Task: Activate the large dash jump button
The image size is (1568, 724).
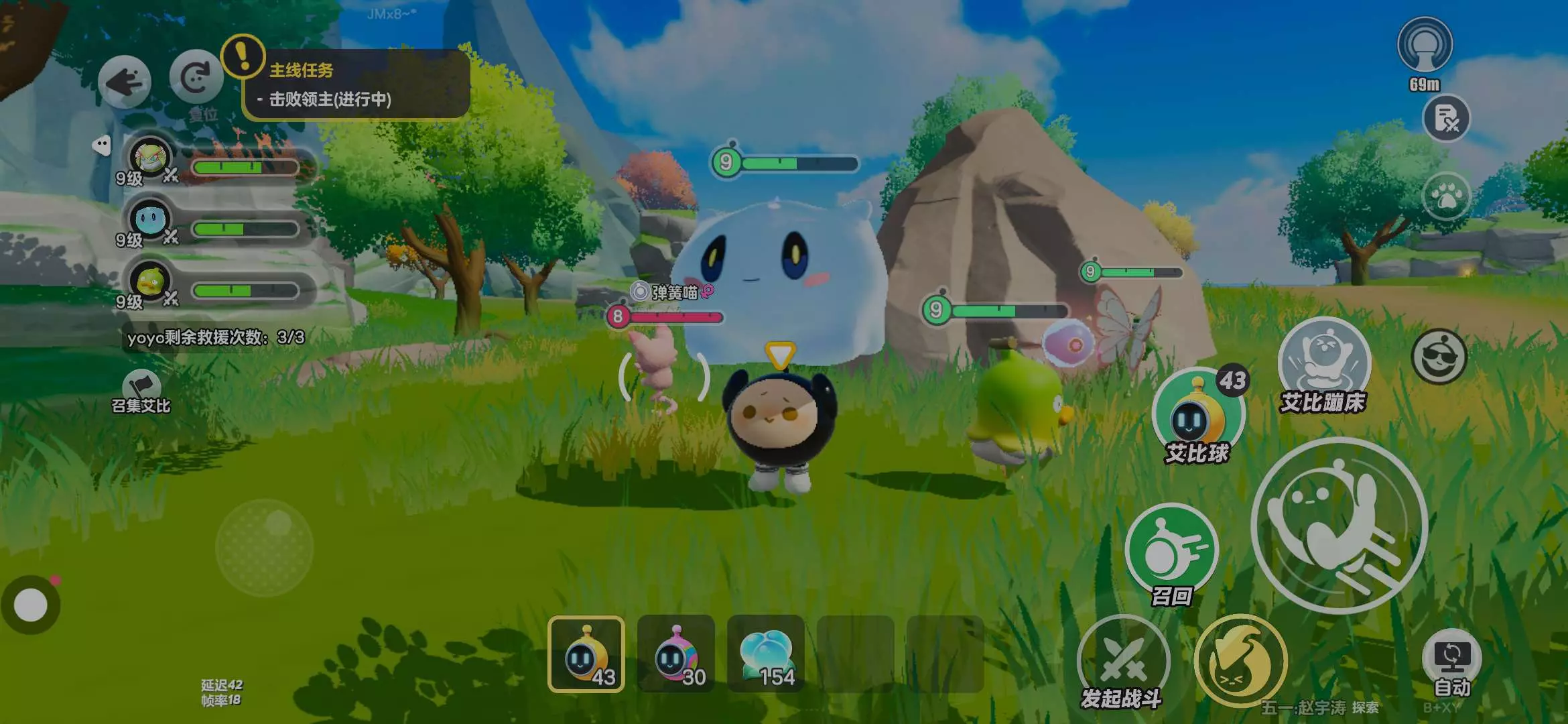Action: tap(1339, 525)
